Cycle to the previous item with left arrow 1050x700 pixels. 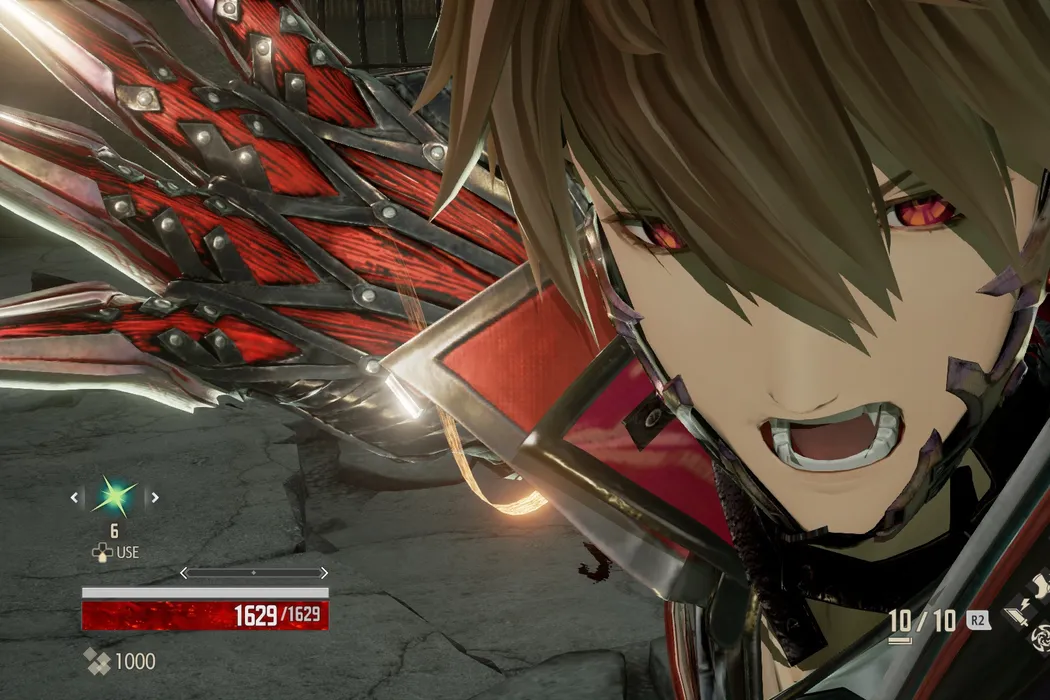pyautogui.click(x=76, y=496)
